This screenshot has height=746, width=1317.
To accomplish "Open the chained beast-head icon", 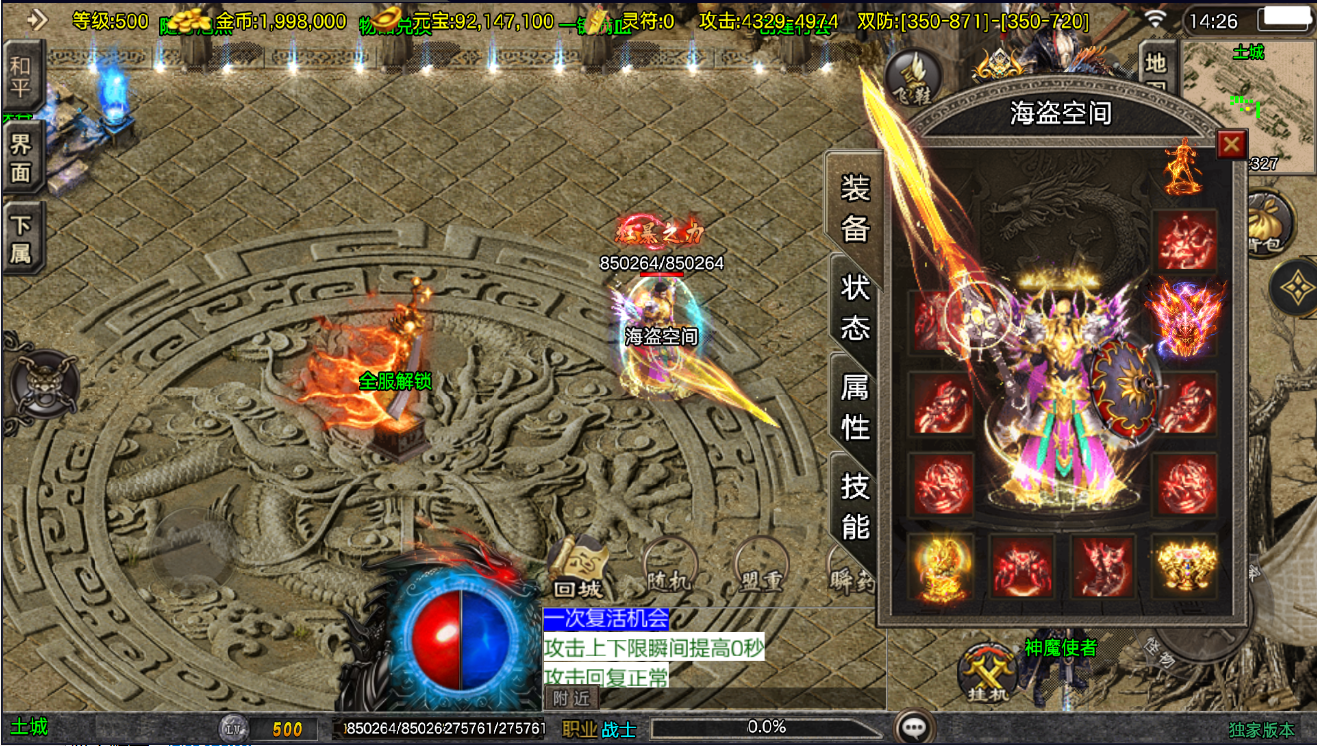I will point(43,383).
